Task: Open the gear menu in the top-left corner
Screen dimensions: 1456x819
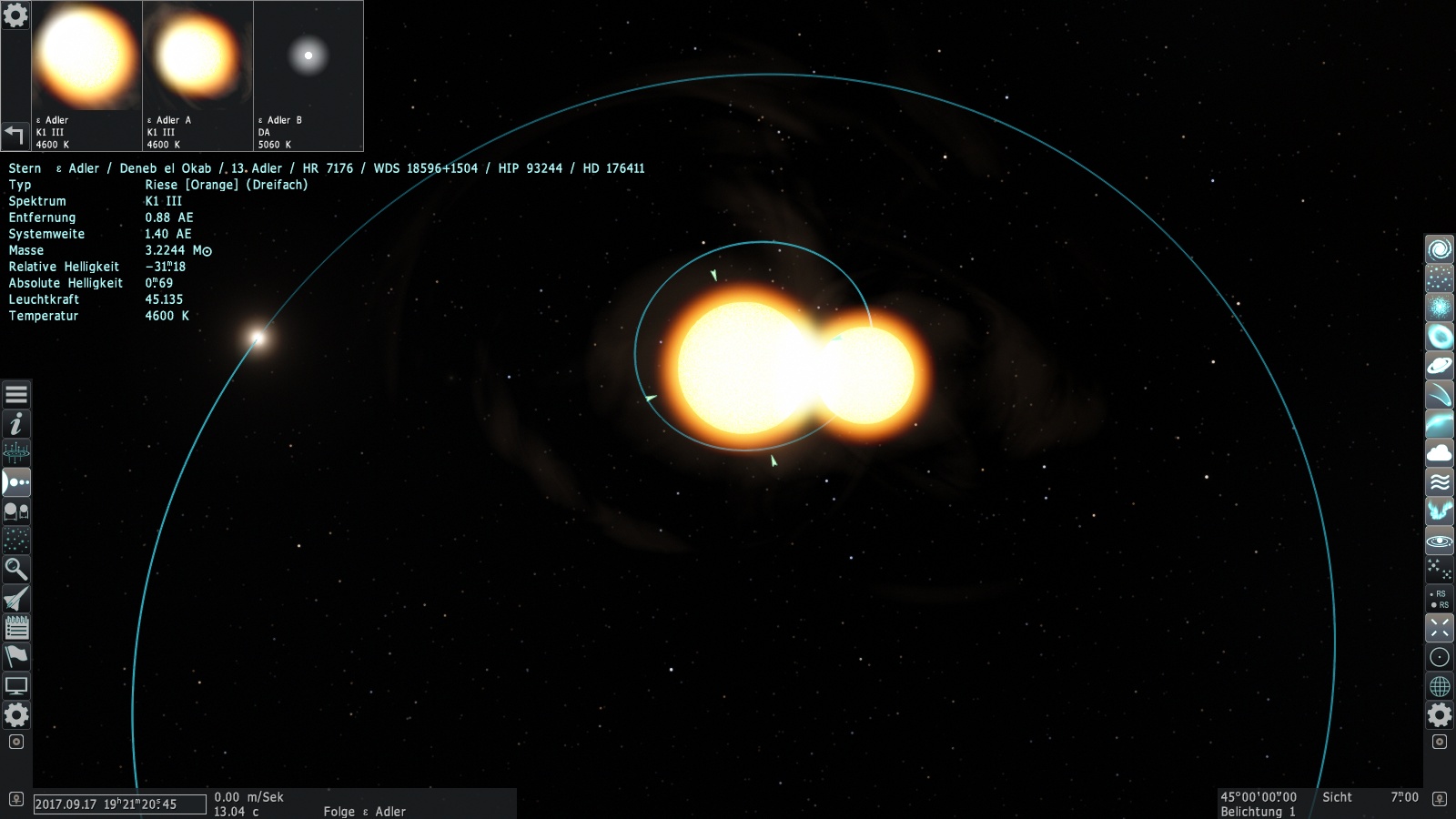Action: pos(15,15)
